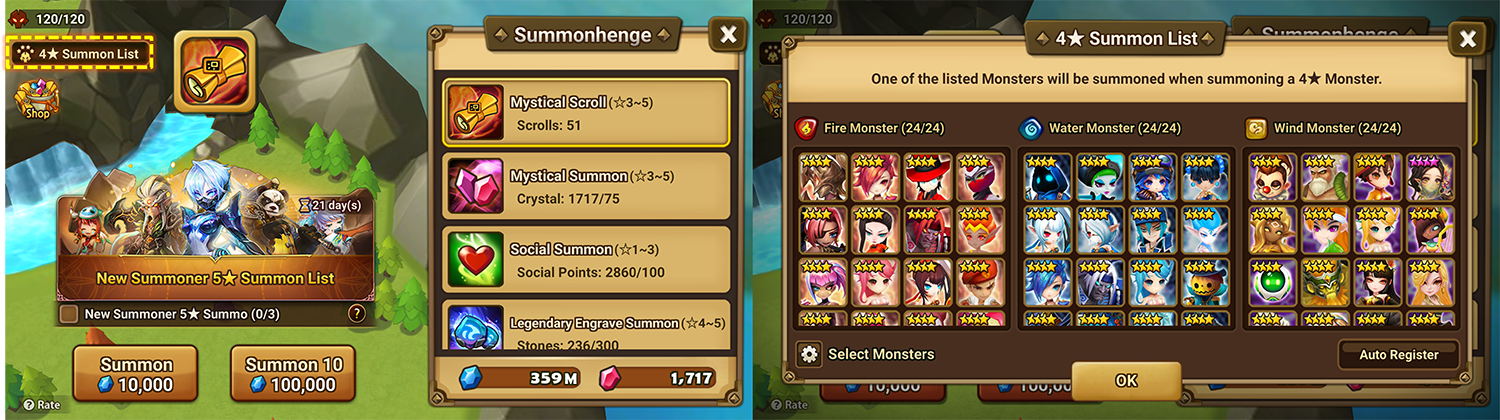Image resolution: width=1500 pixels, height=420 pixels.
Task: Show help for New Summoner 5★ Summon
Action: point(355,314)
